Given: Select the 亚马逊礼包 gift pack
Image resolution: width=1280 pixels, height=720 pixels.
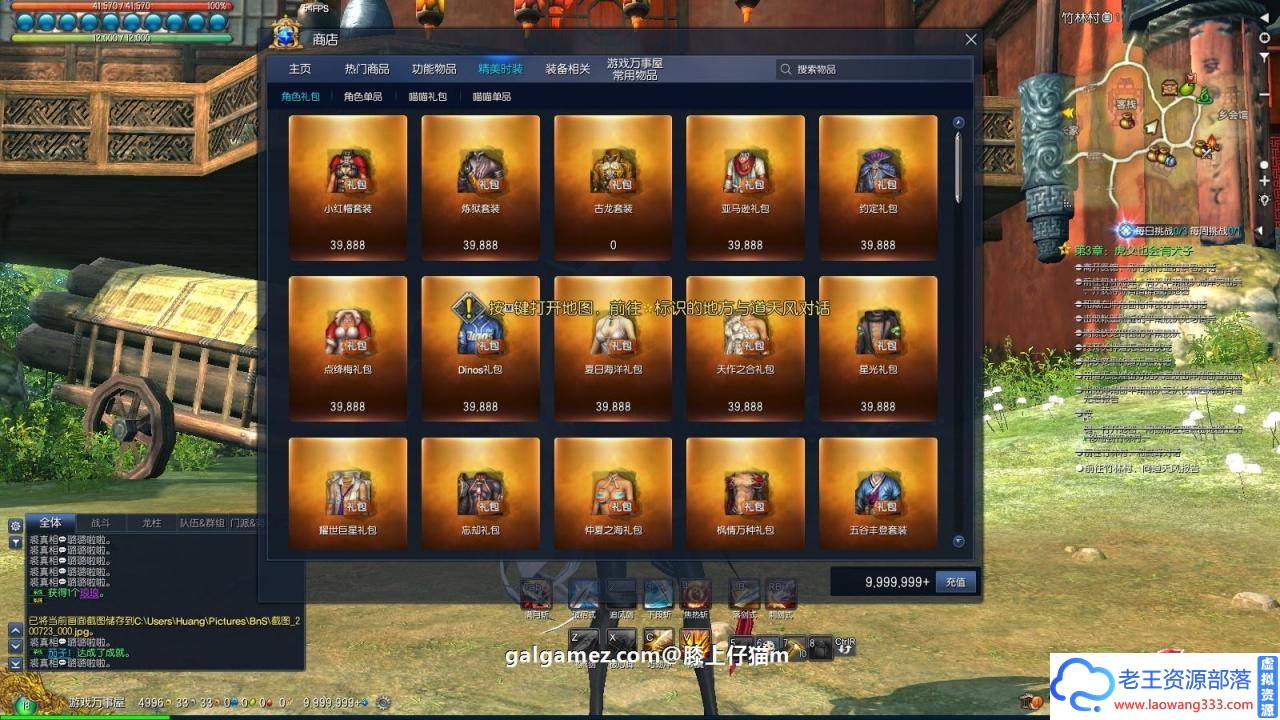Looking at the screenshot, I should [746, 187].
